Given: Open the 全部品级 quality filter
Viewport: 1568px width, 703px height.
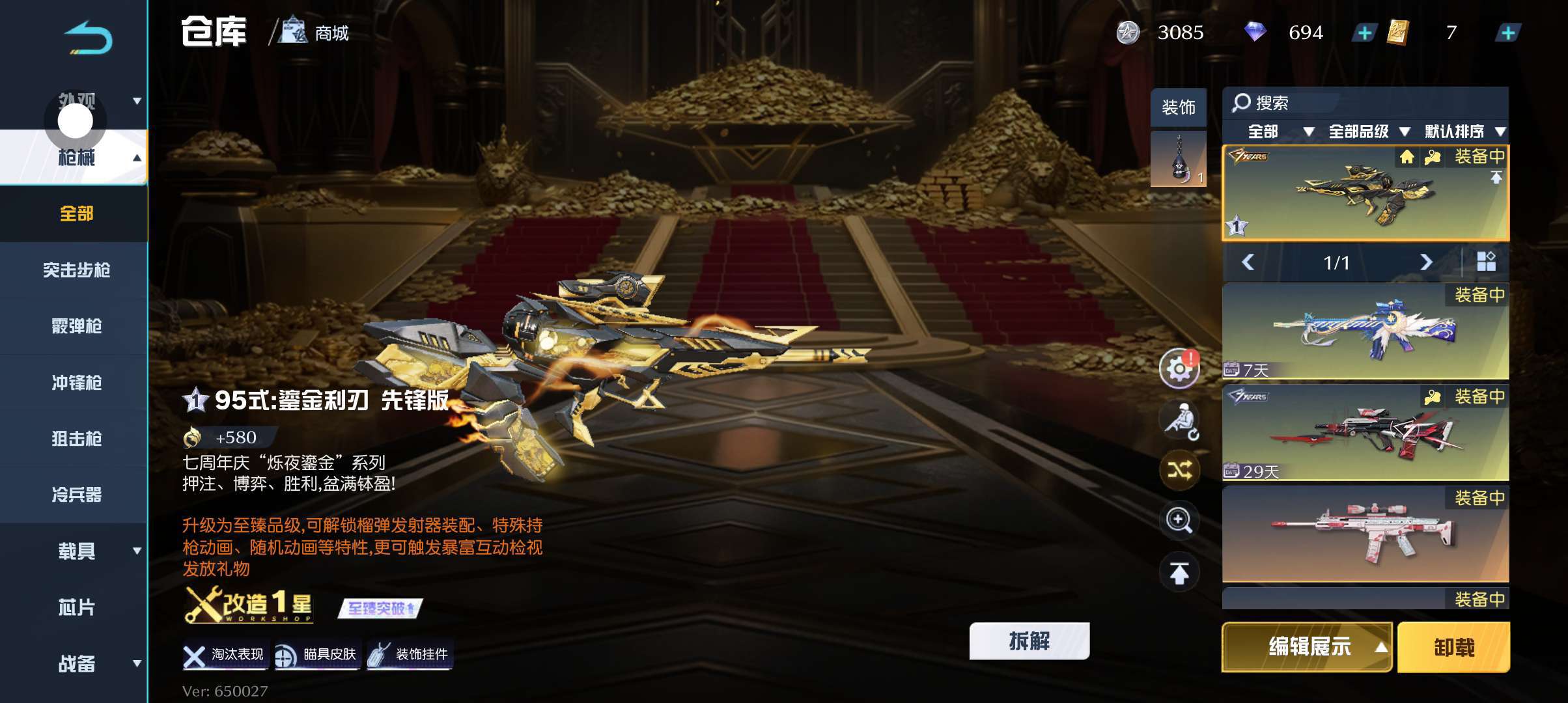Looking at the screenshot, I should (x=1367, y=131).
